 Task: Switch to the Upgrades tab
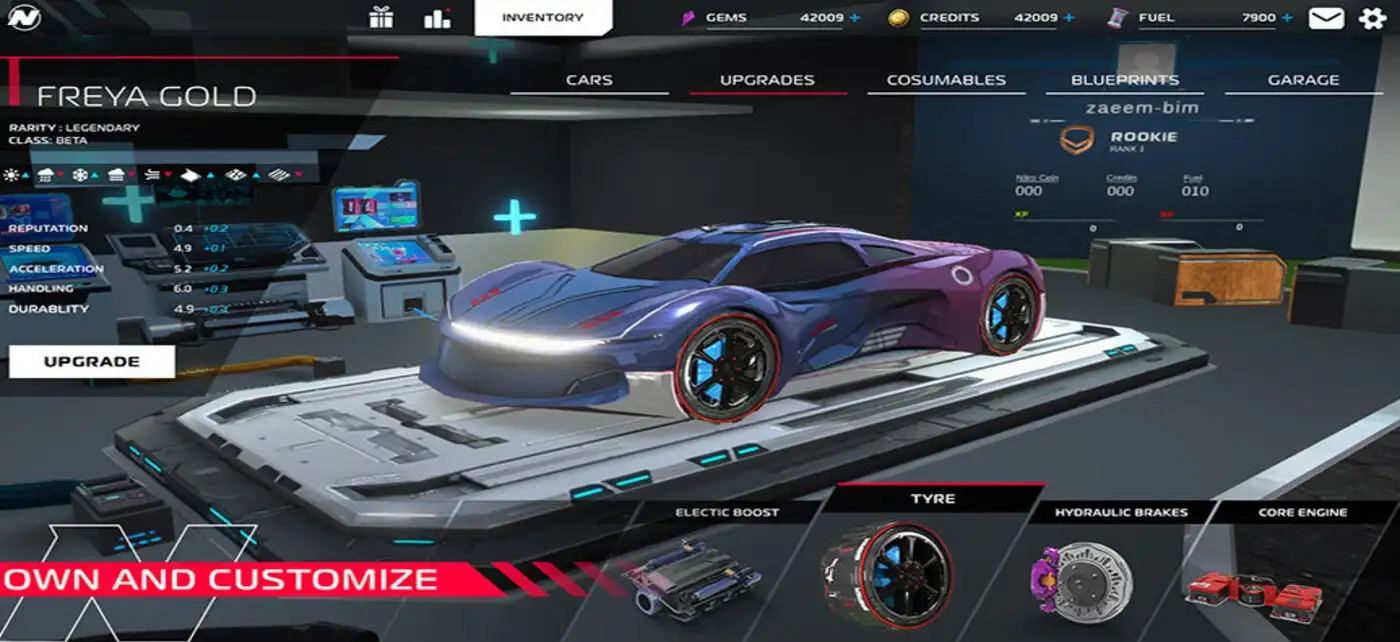[x=767, y=80]
